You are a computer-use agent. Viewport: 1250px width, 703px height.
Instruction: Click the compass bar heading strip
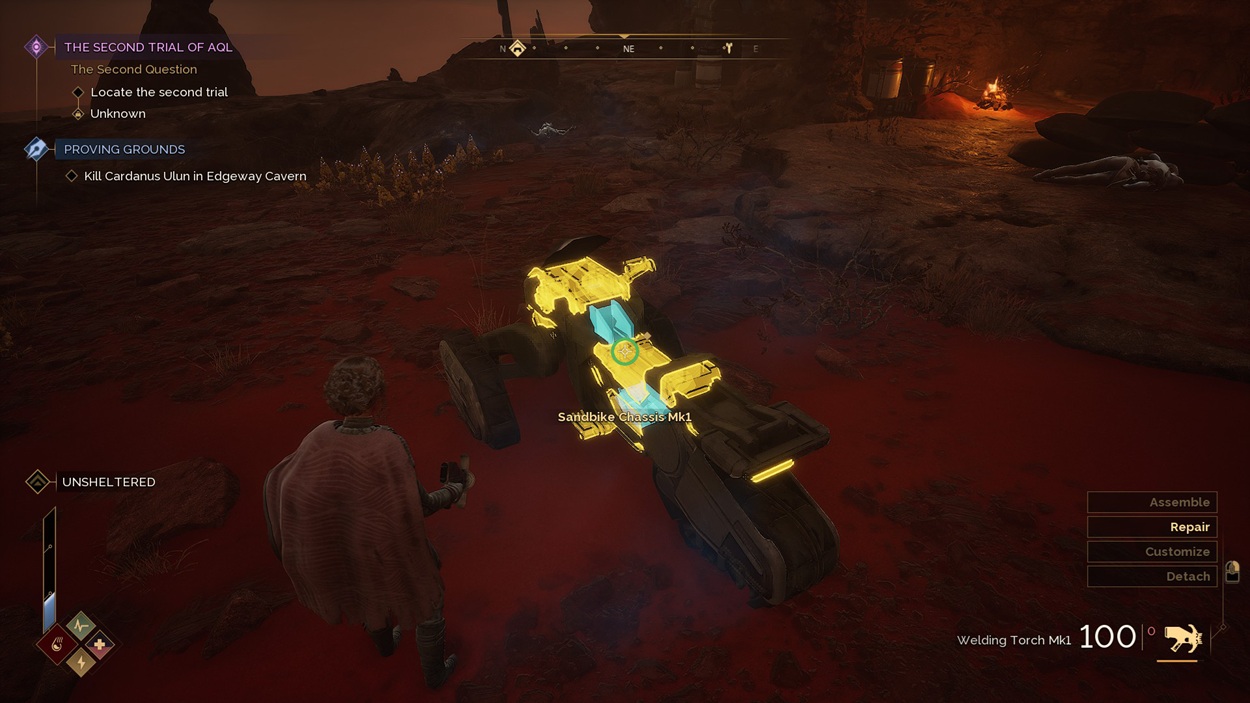coord(628,48)
